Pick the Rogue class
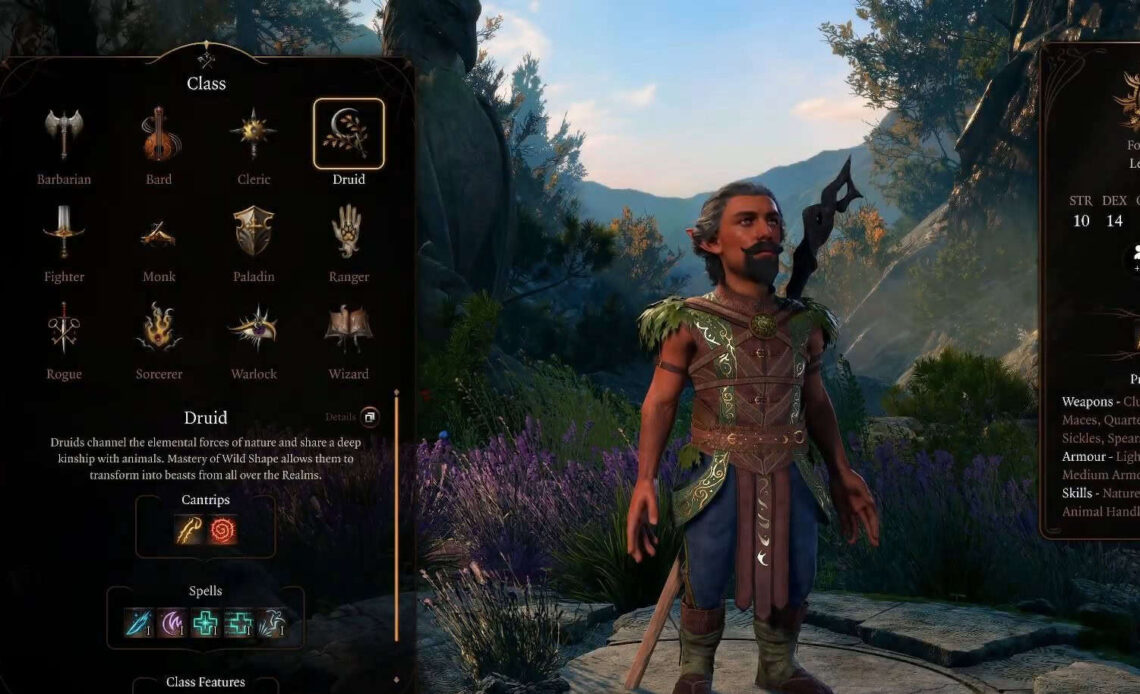 (65, 329)
